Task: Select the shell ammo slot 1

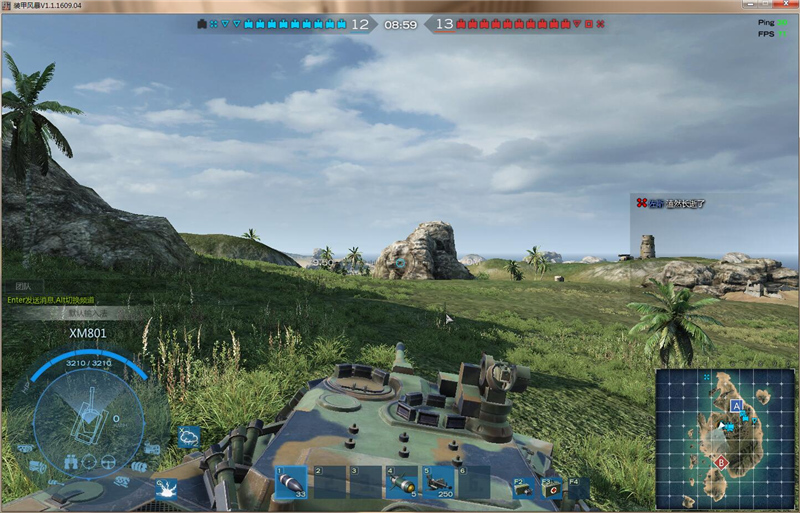Action: tap(292, 483)
